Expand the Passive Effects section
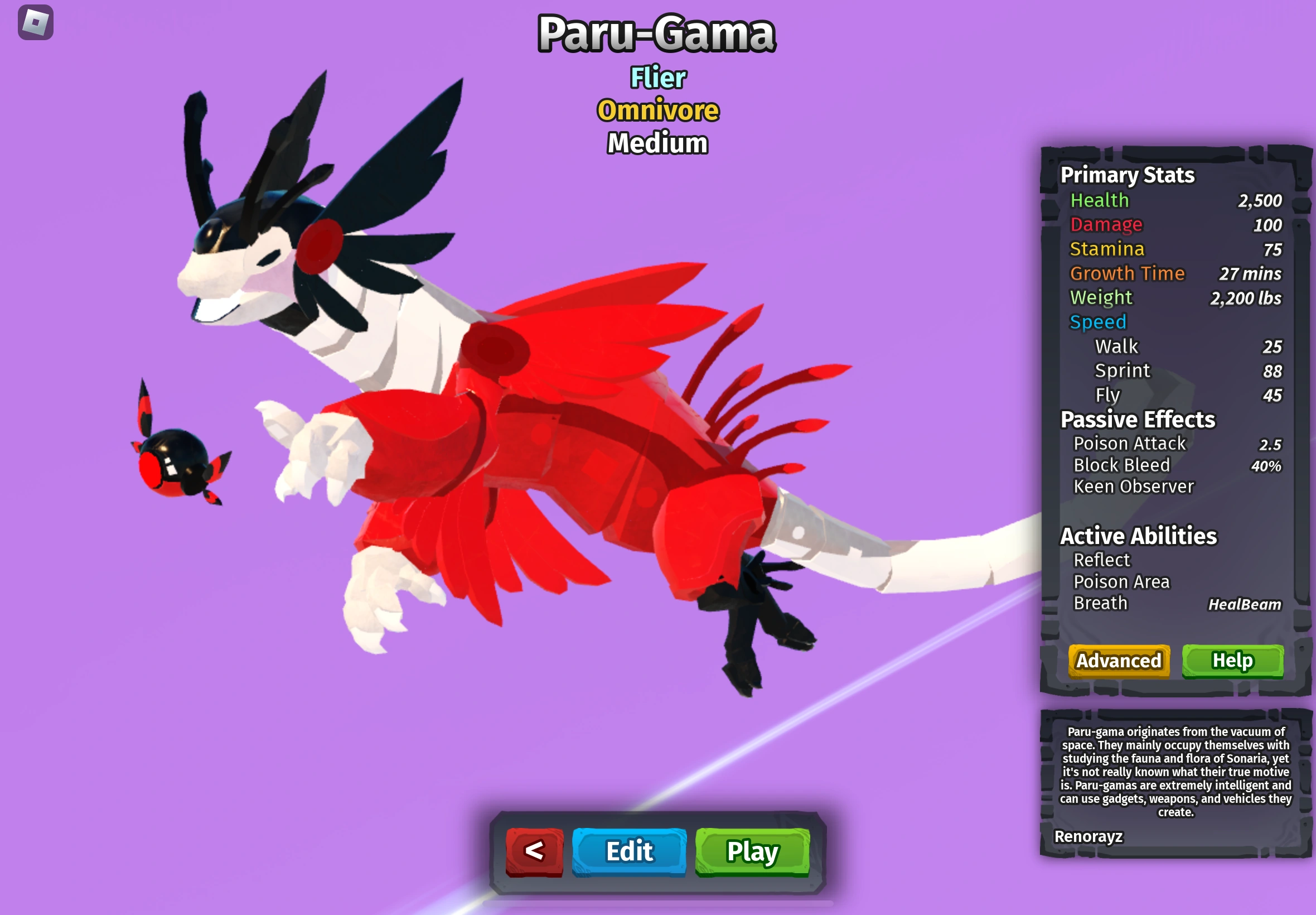1316x915 pixels. [1138, 419]
